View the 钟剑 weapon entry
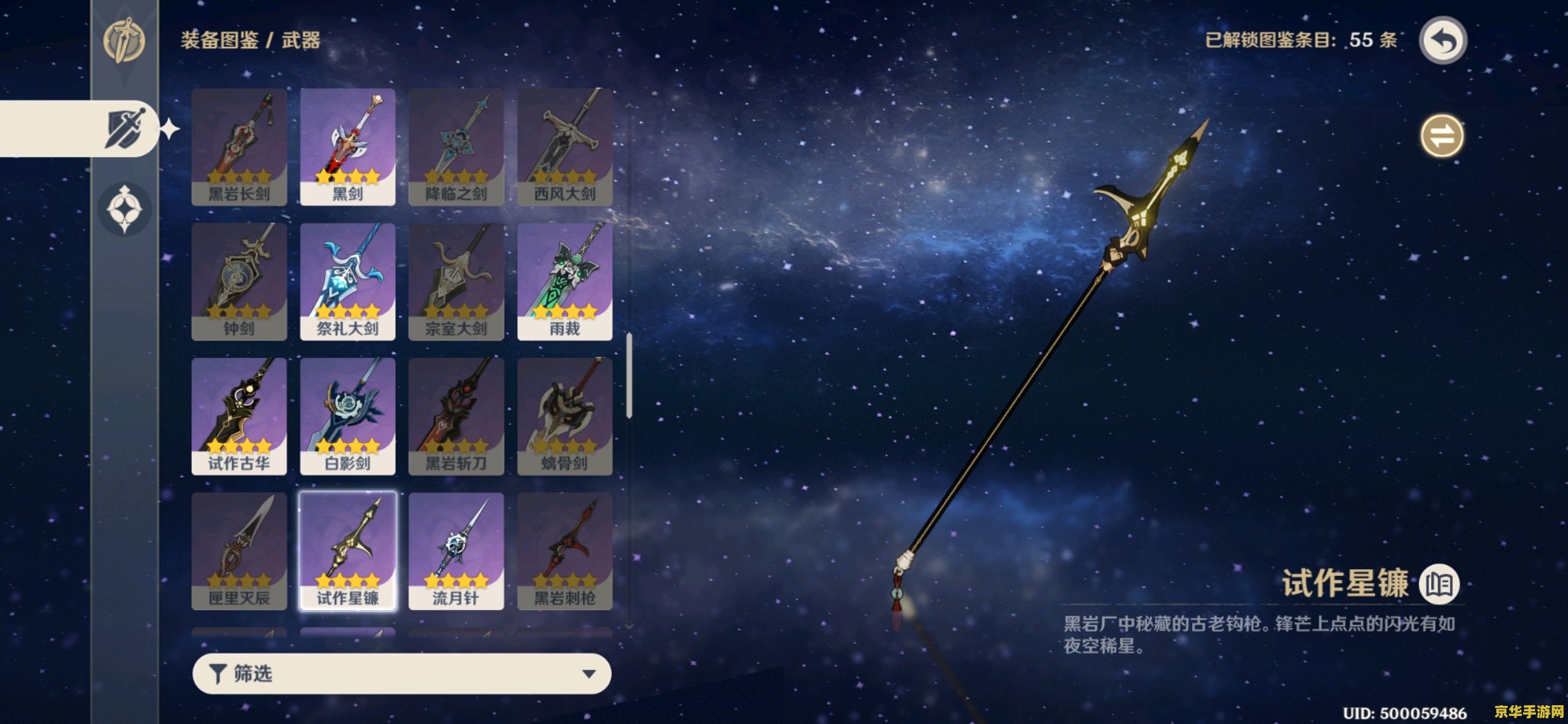The image size is (1568, 724). pyautogui.click(x=239, y=282)
